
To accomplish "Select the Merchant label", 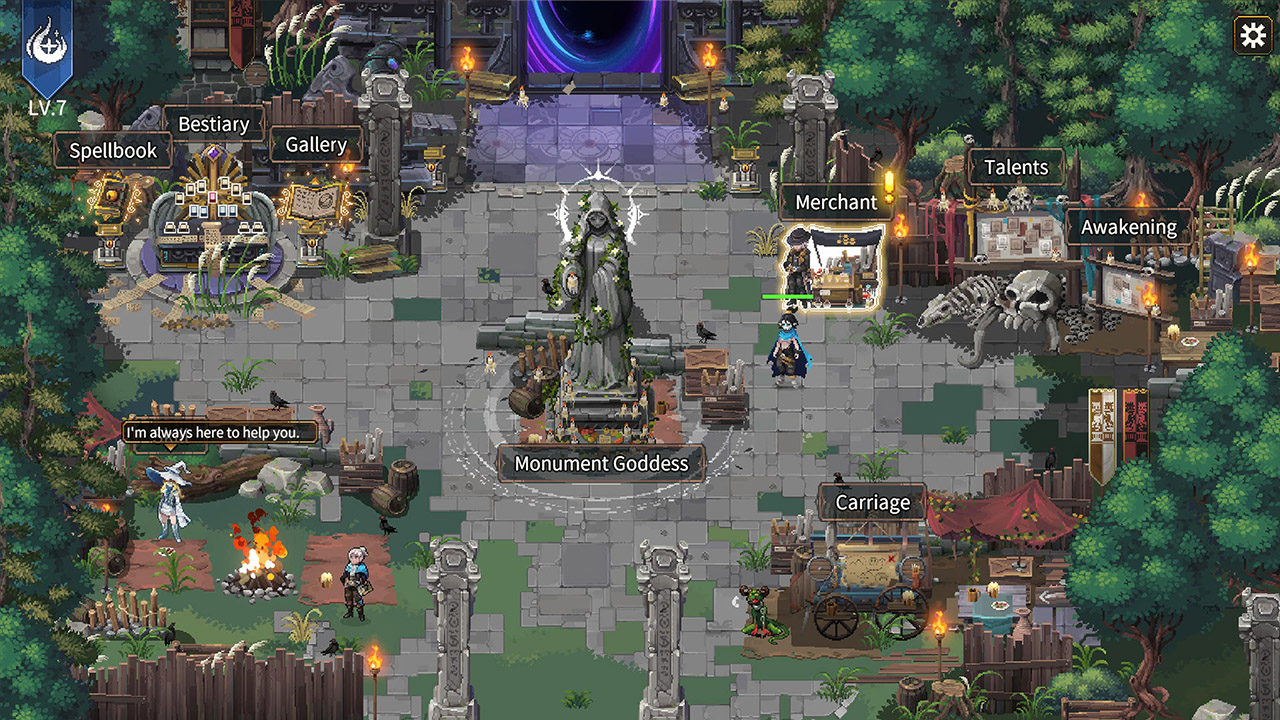I will (837, 202).
